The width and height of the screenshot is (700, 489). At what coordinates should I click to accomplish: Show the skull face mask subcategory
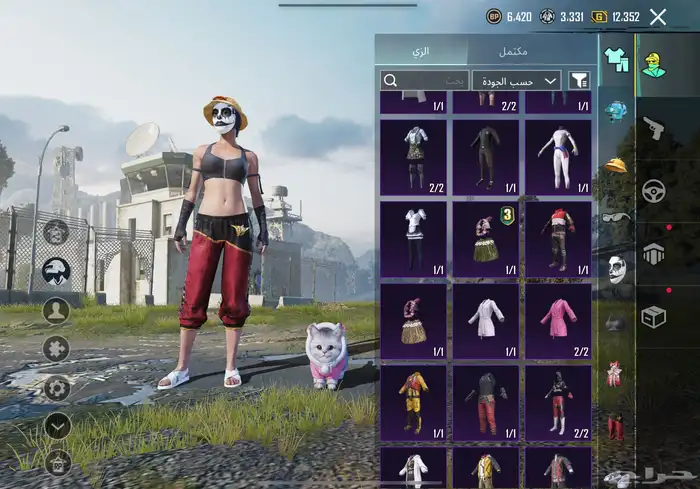(x=616, y=269)
